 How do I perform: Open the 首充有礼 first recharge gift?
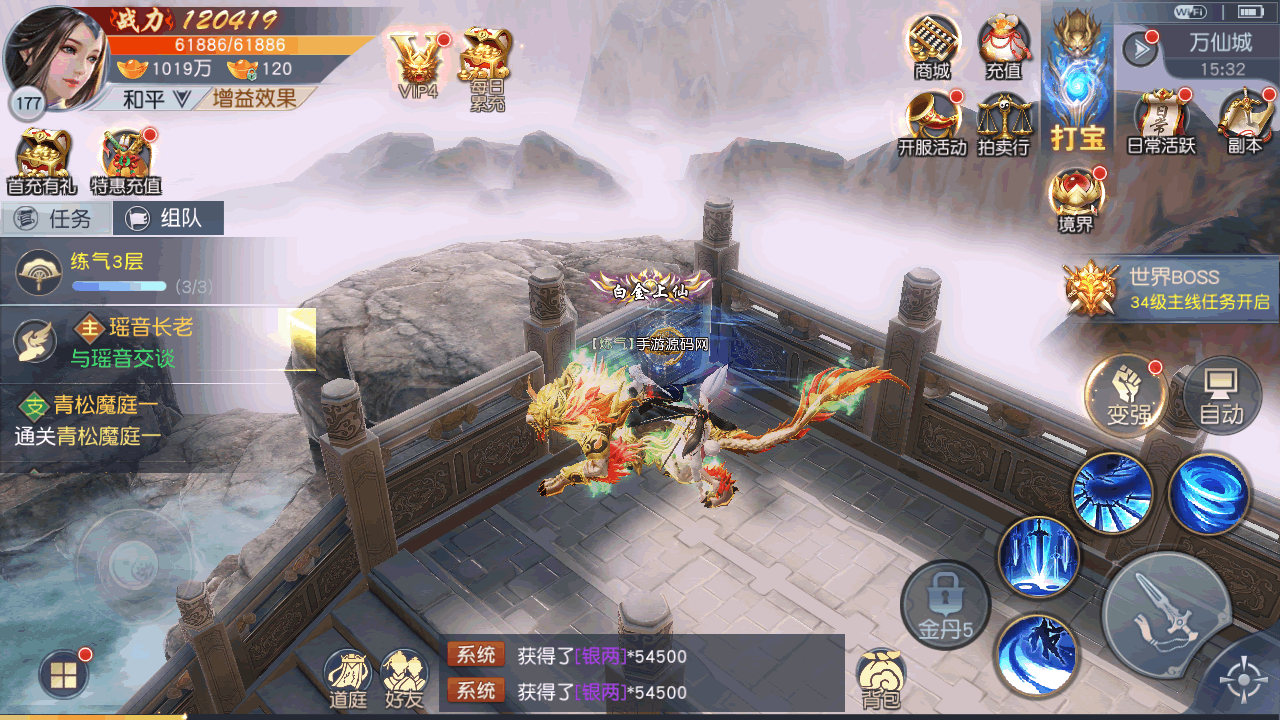pos(42,160)
